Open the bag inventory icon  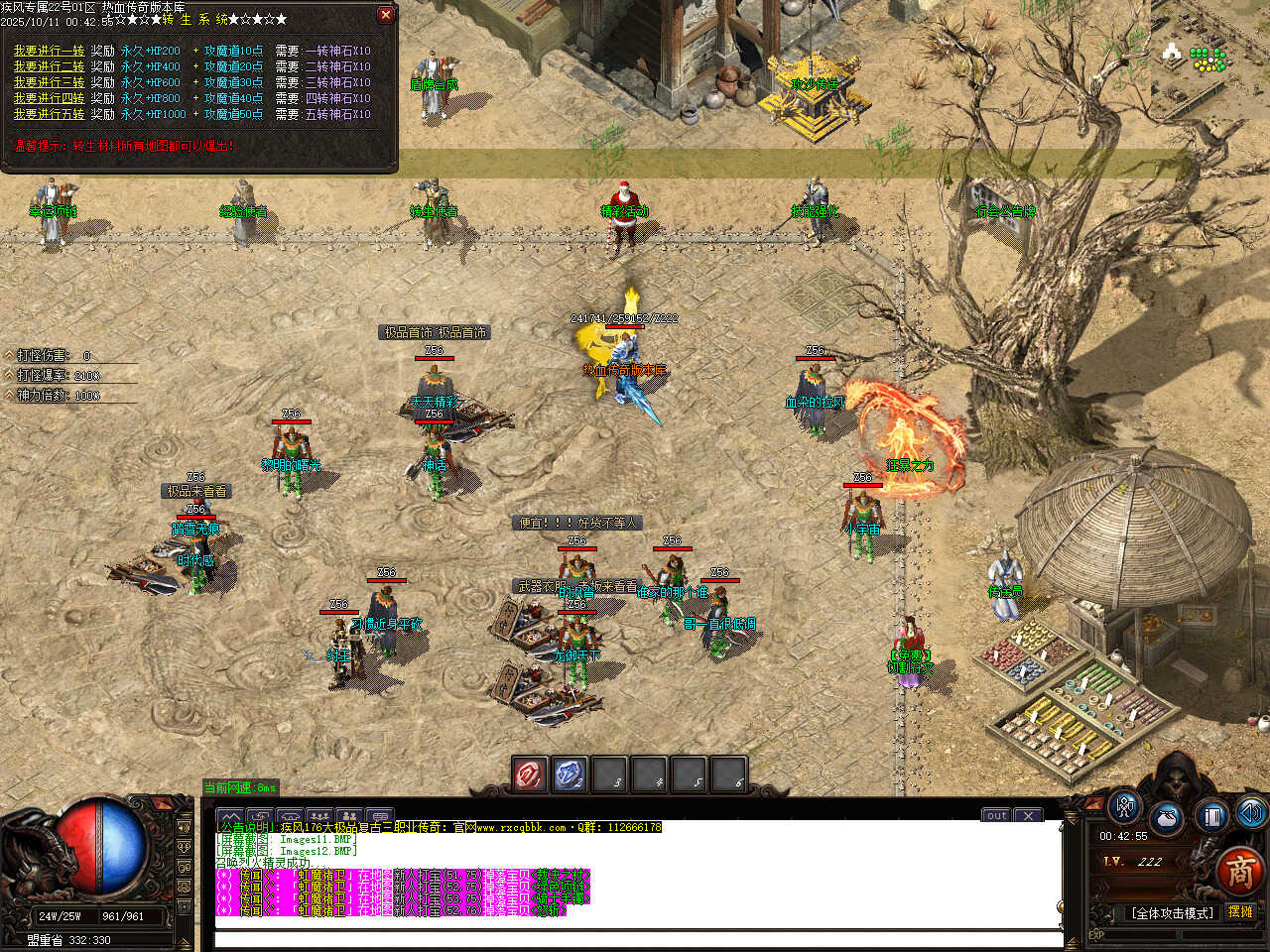pyautogui.click(x=1168, y=820)
